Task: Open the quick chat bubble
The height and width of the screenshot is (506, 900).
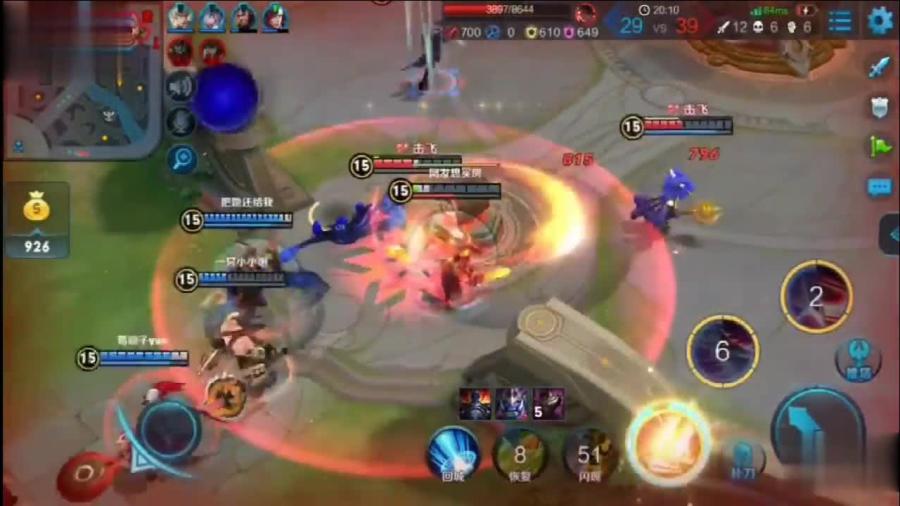Action: click(879, 187)
